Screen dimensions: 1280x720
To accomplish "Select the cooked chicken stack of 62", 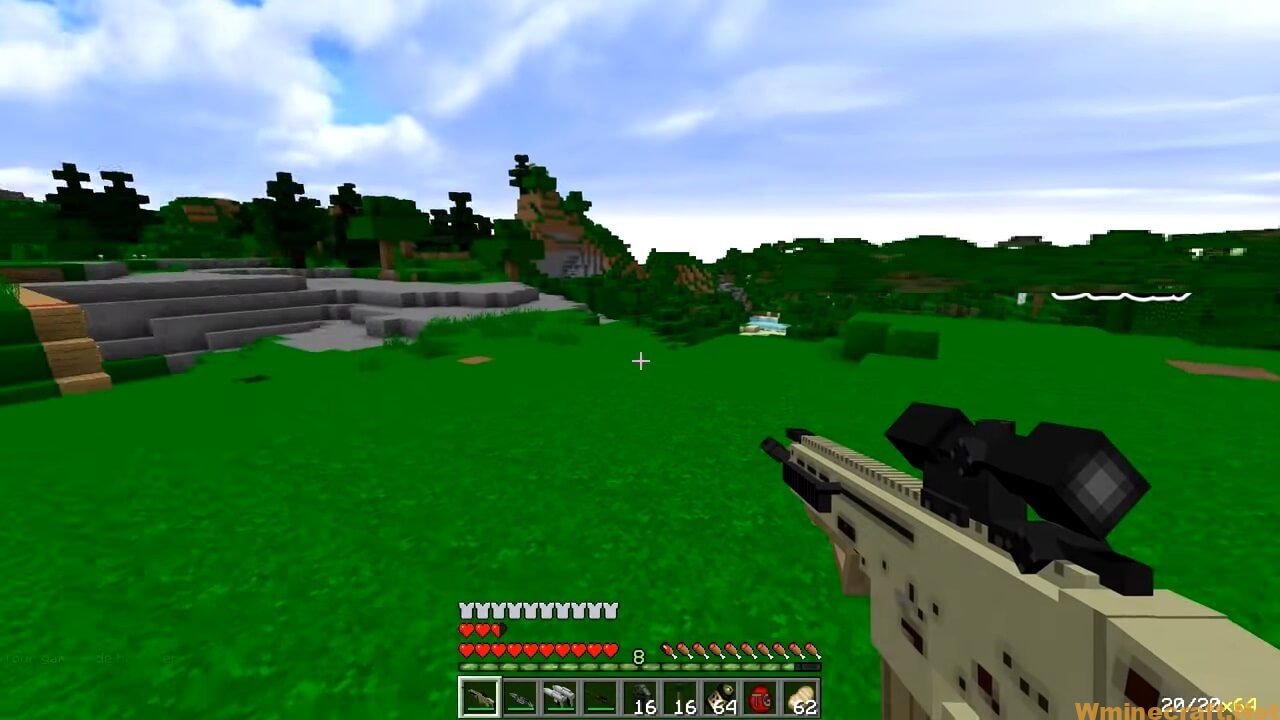I will 800,695.
